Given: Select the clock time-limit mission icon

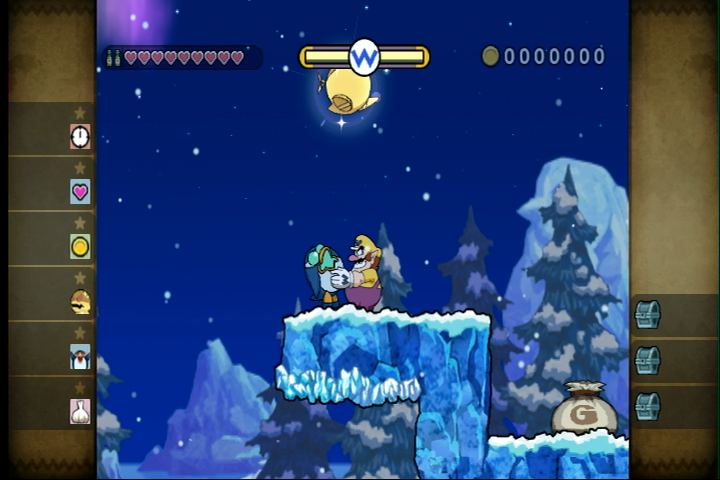Looking at the screenshot, I should tap(80, 136).
